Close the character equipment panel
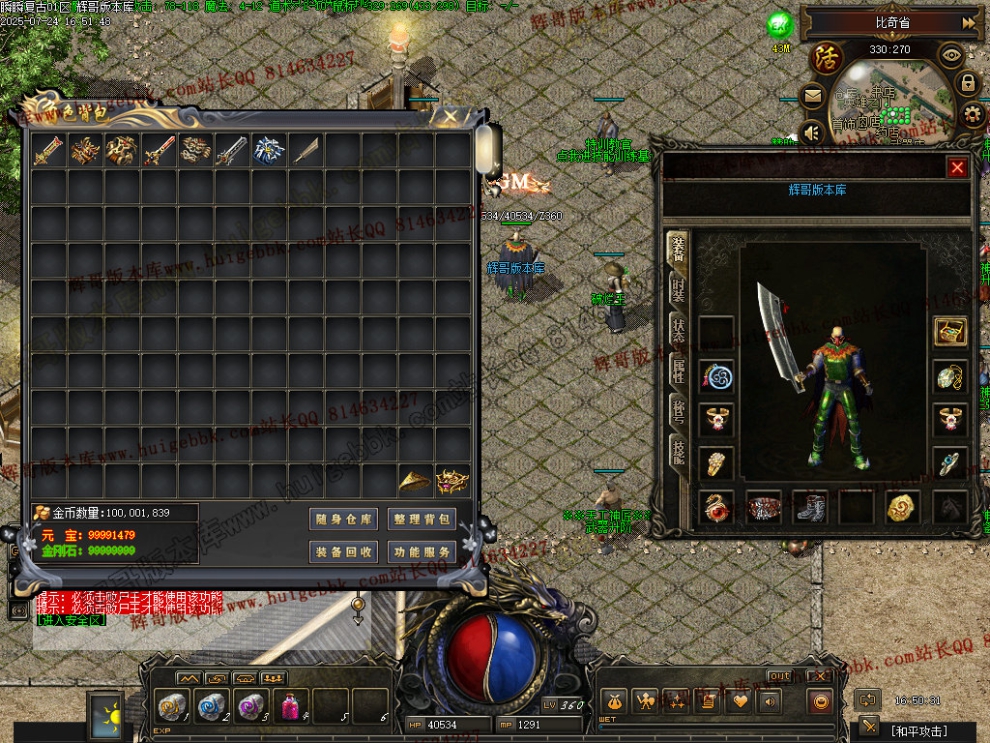The width and height of the screenshot is (990, 743). tap(957, 168)
